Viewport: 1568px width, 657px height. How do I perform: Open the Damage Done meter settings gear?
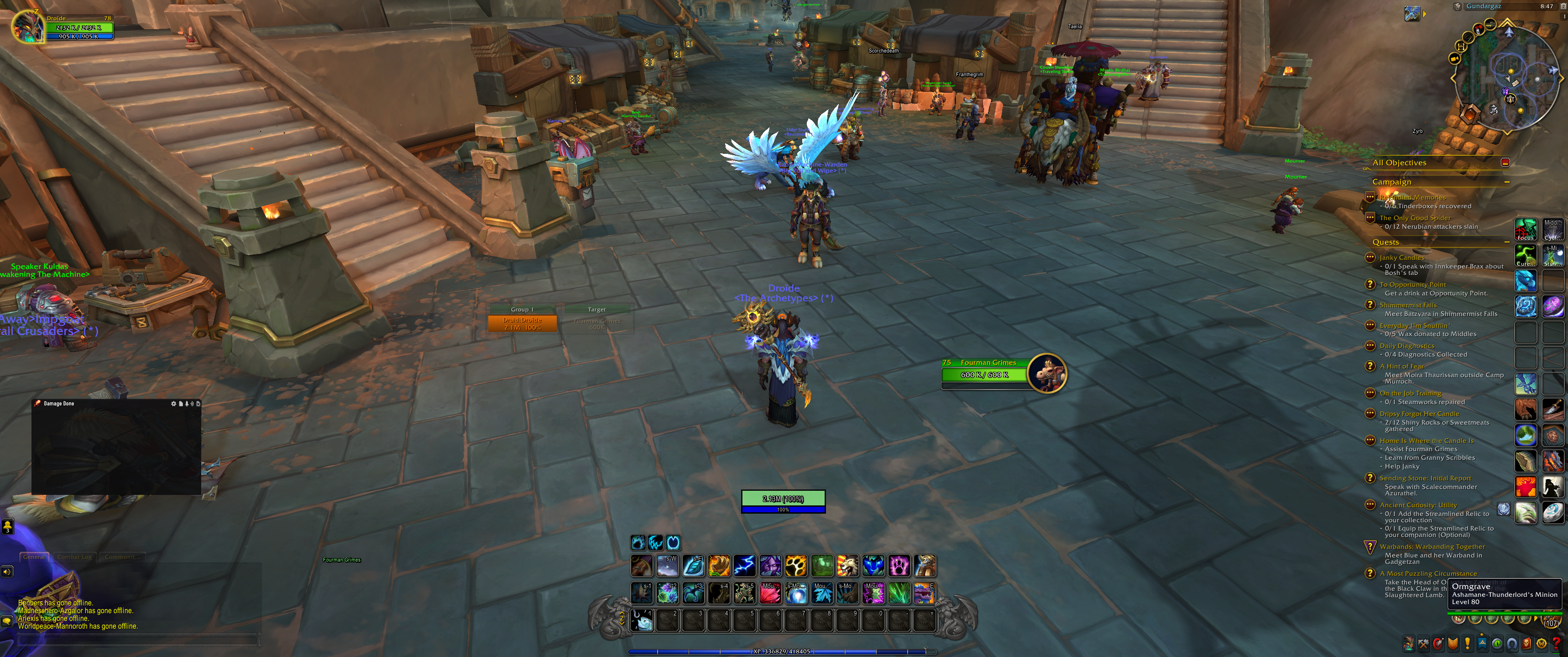point(173,404)
